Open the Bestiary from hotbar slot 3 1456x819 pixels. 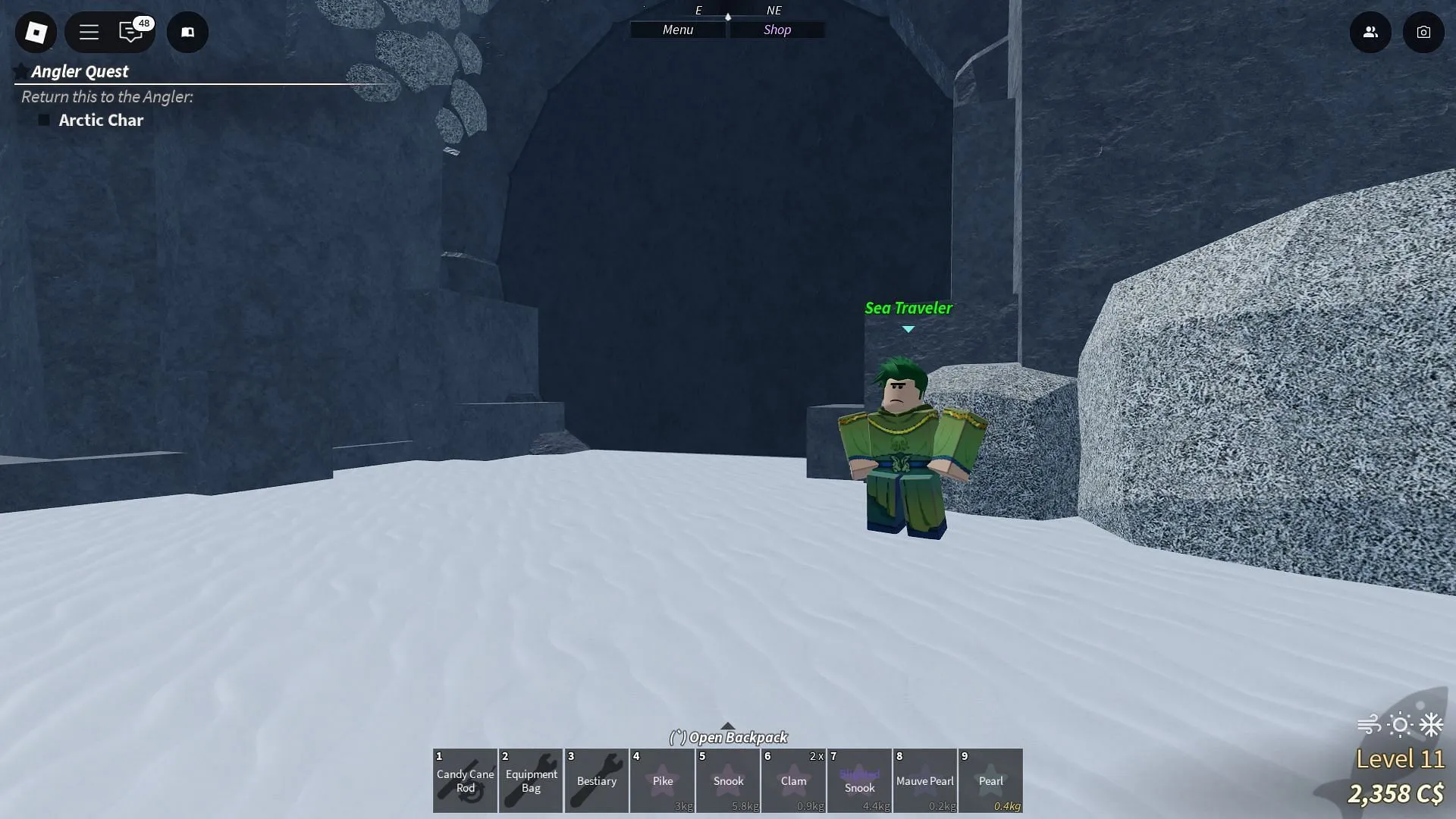(596, 780)
